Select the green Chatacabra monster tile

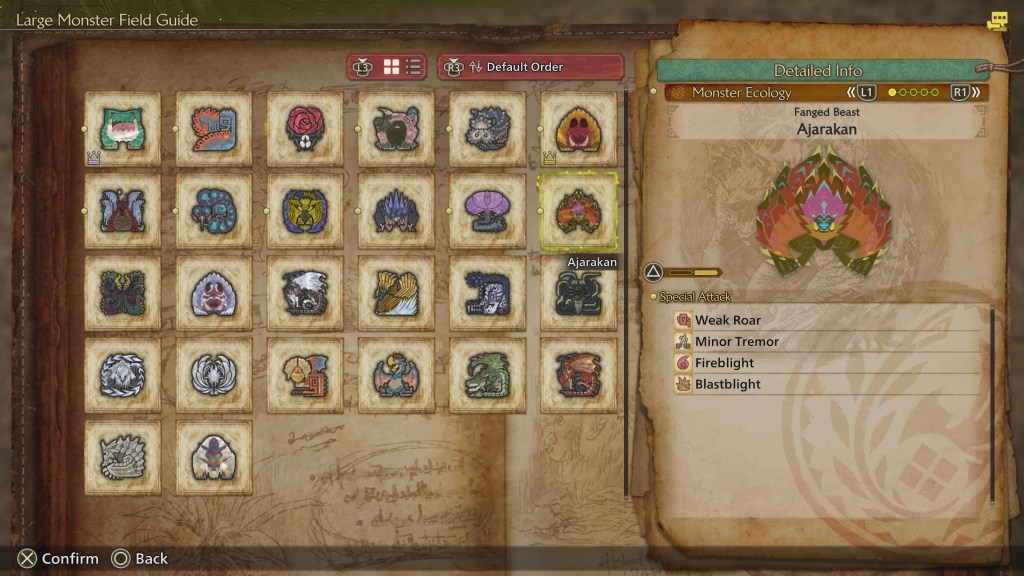tap(123, 129)
